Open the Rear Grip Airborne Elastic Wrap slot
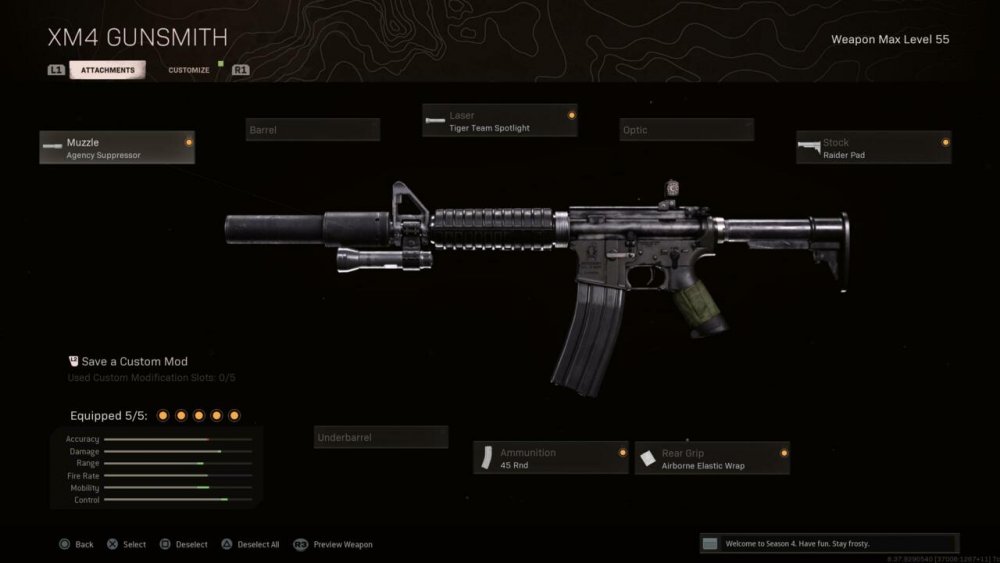 [x=712, y=458]
